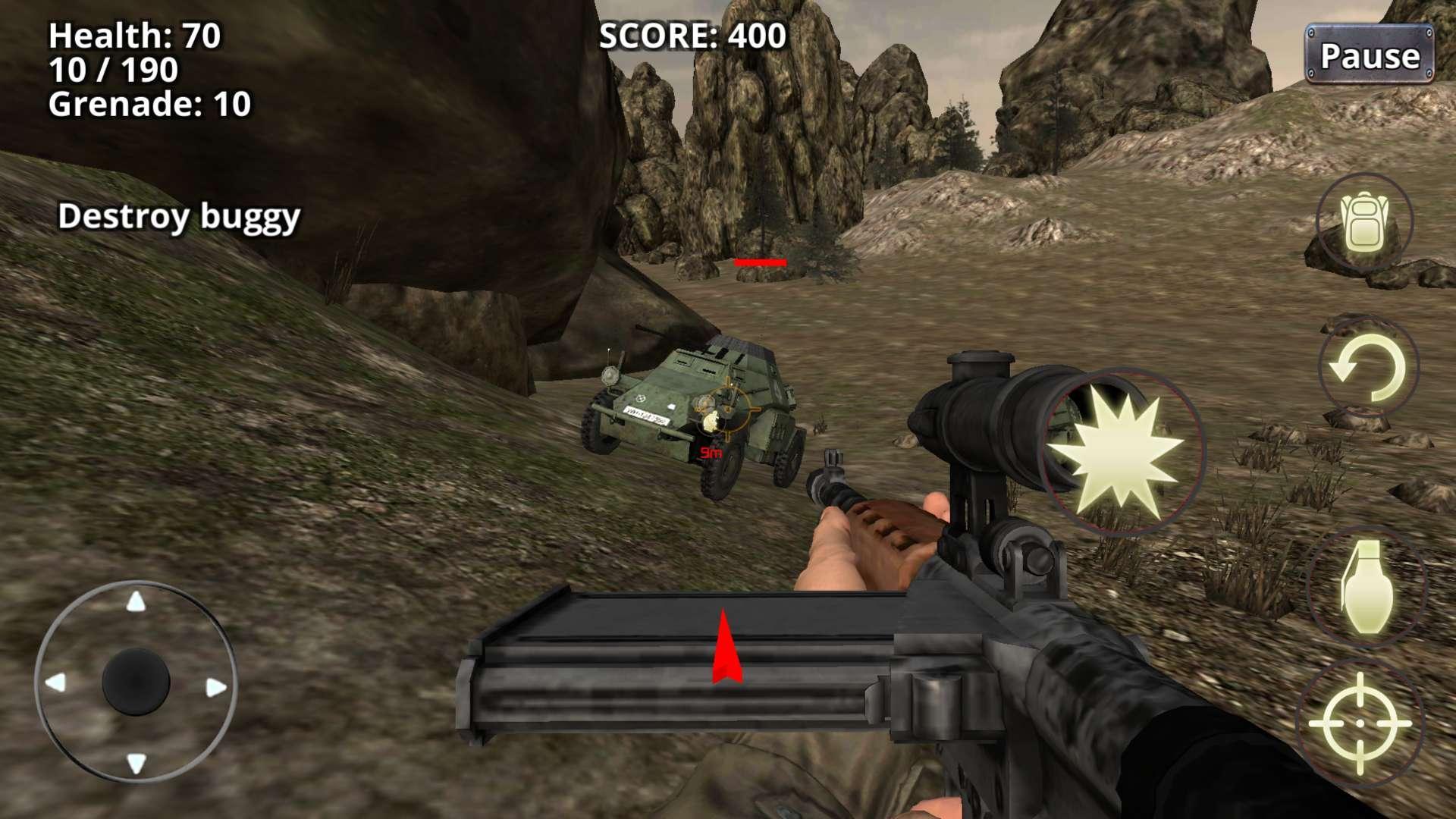Tap the Health: 70 readout

(x=133, y=34)
